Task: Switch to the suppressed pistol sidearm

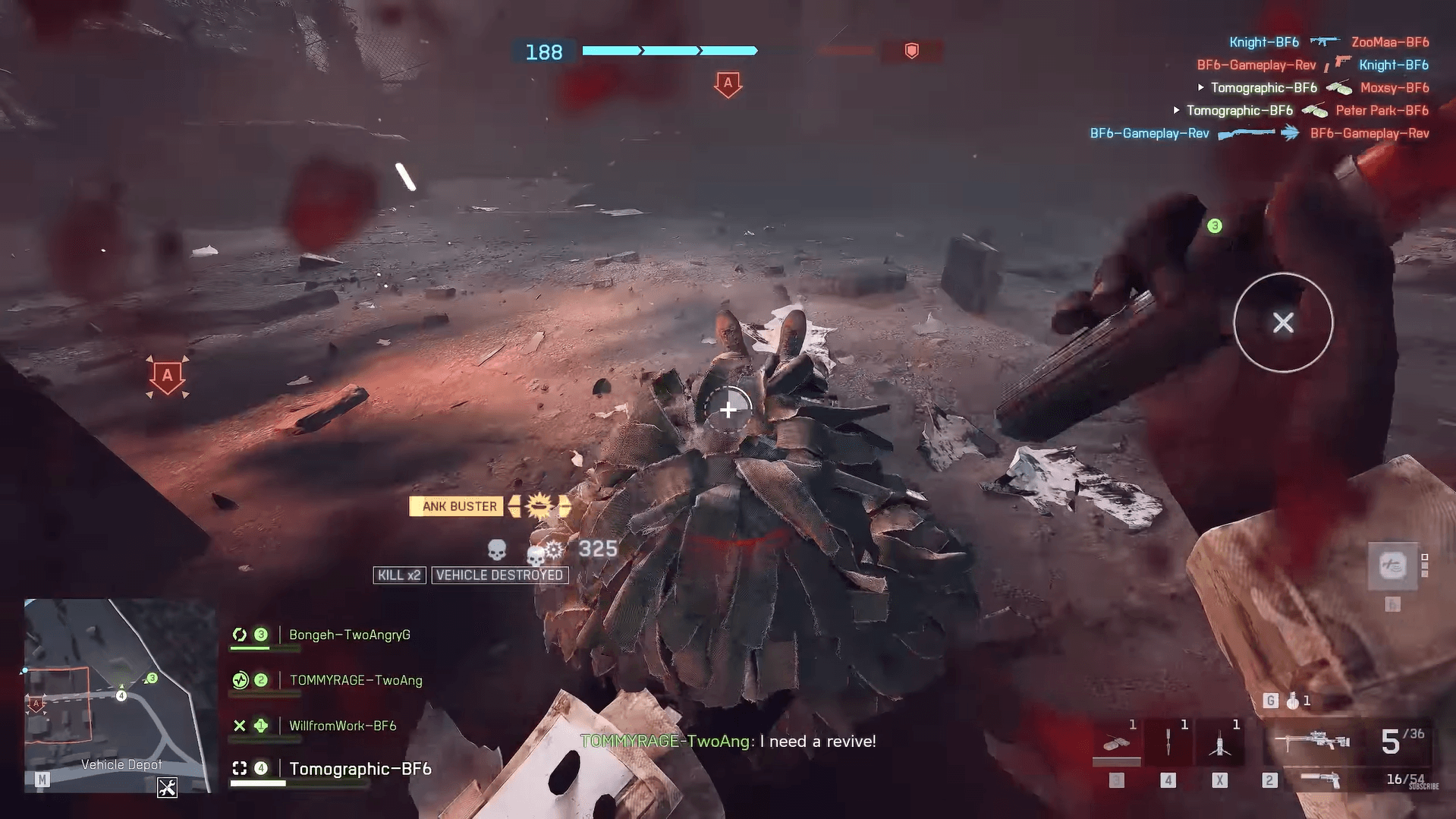Action: 1320,780
